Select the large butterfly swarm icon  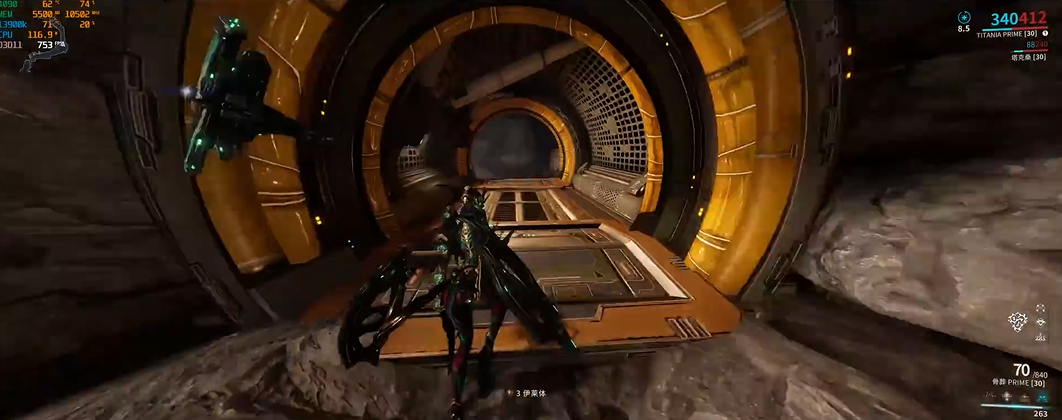coord(1018,321)
